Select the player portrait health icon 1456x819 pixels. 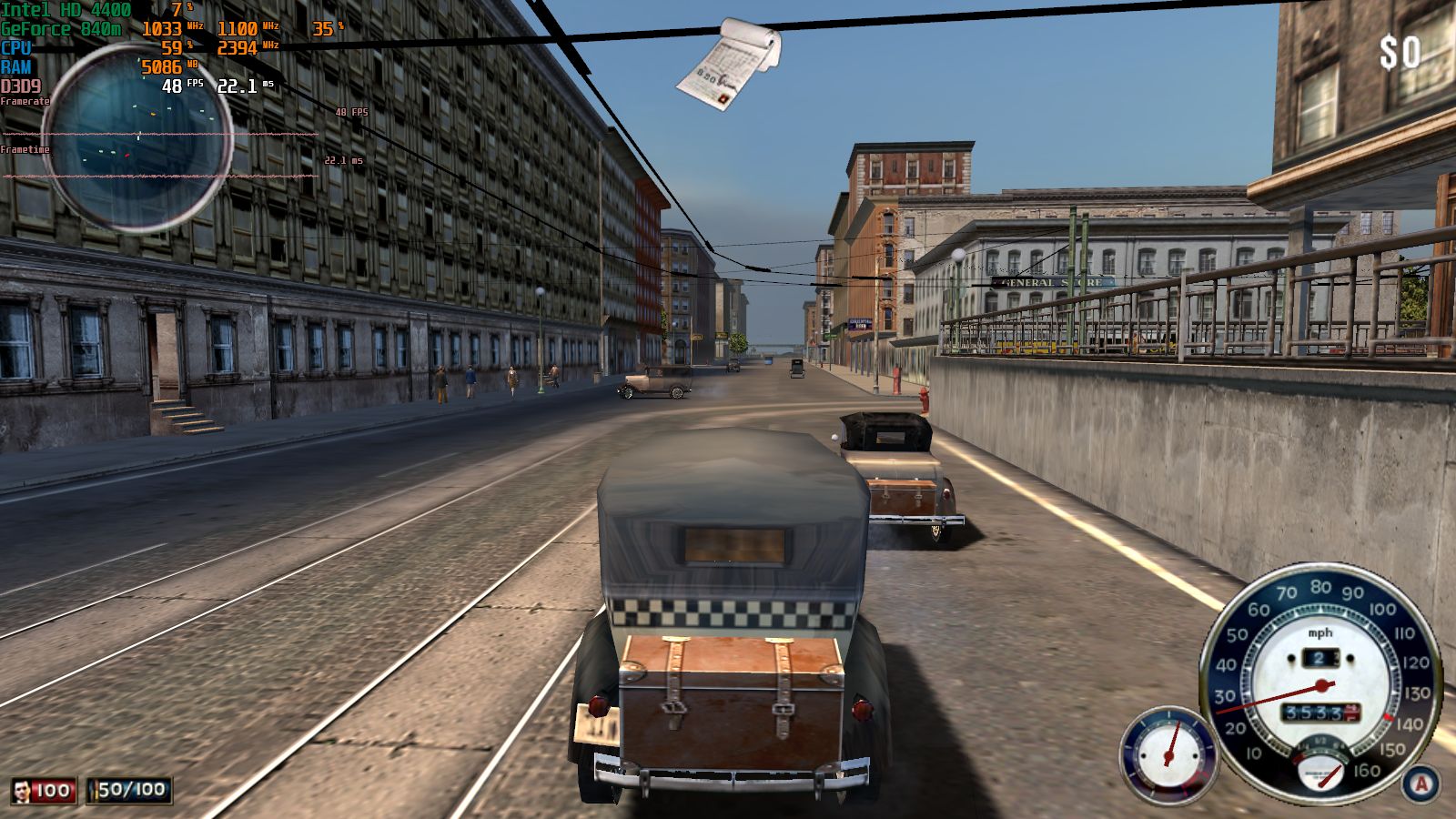click(x=23, y=791)
